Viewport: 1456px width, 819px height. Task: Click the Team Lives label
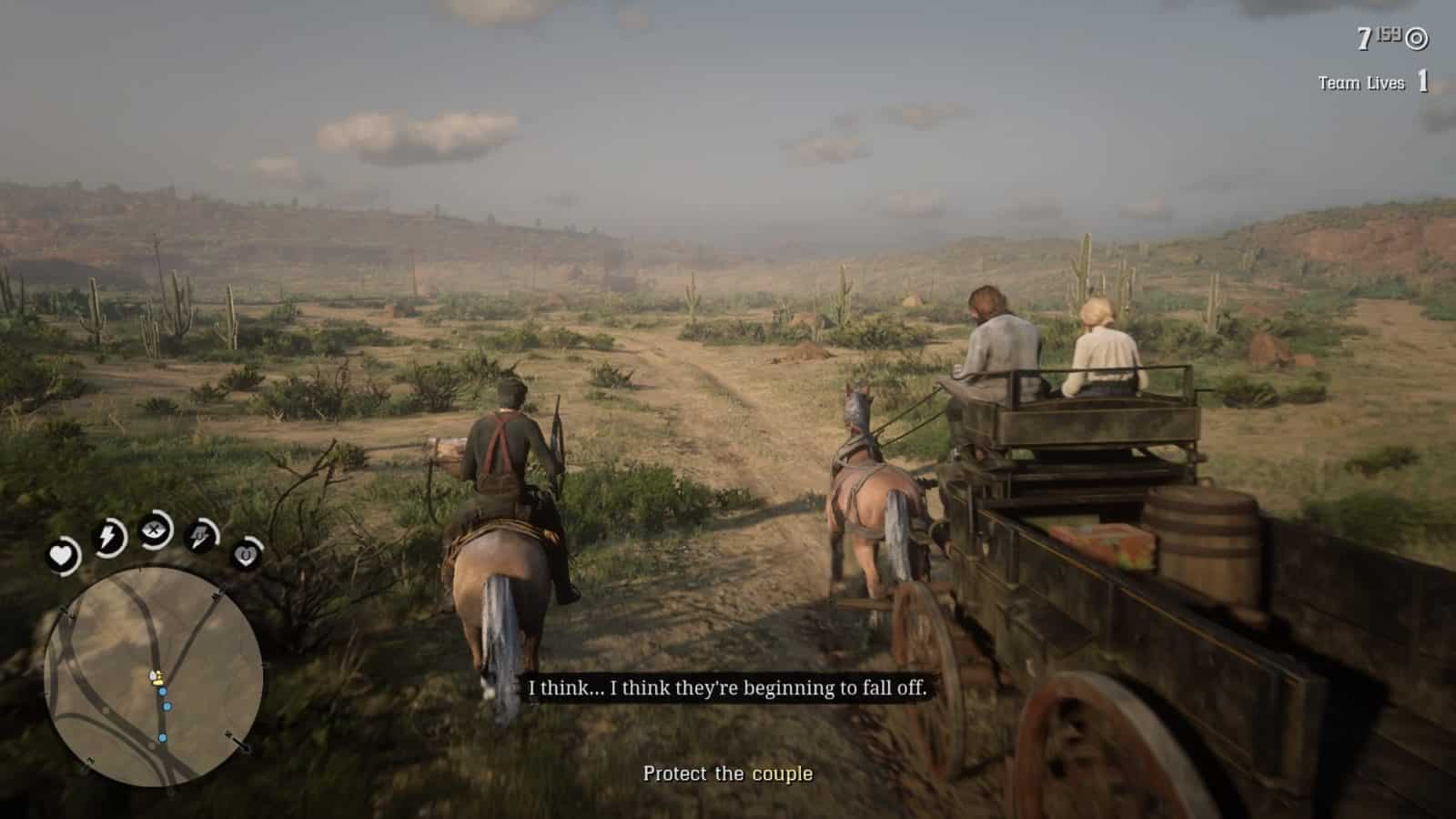1360,83
